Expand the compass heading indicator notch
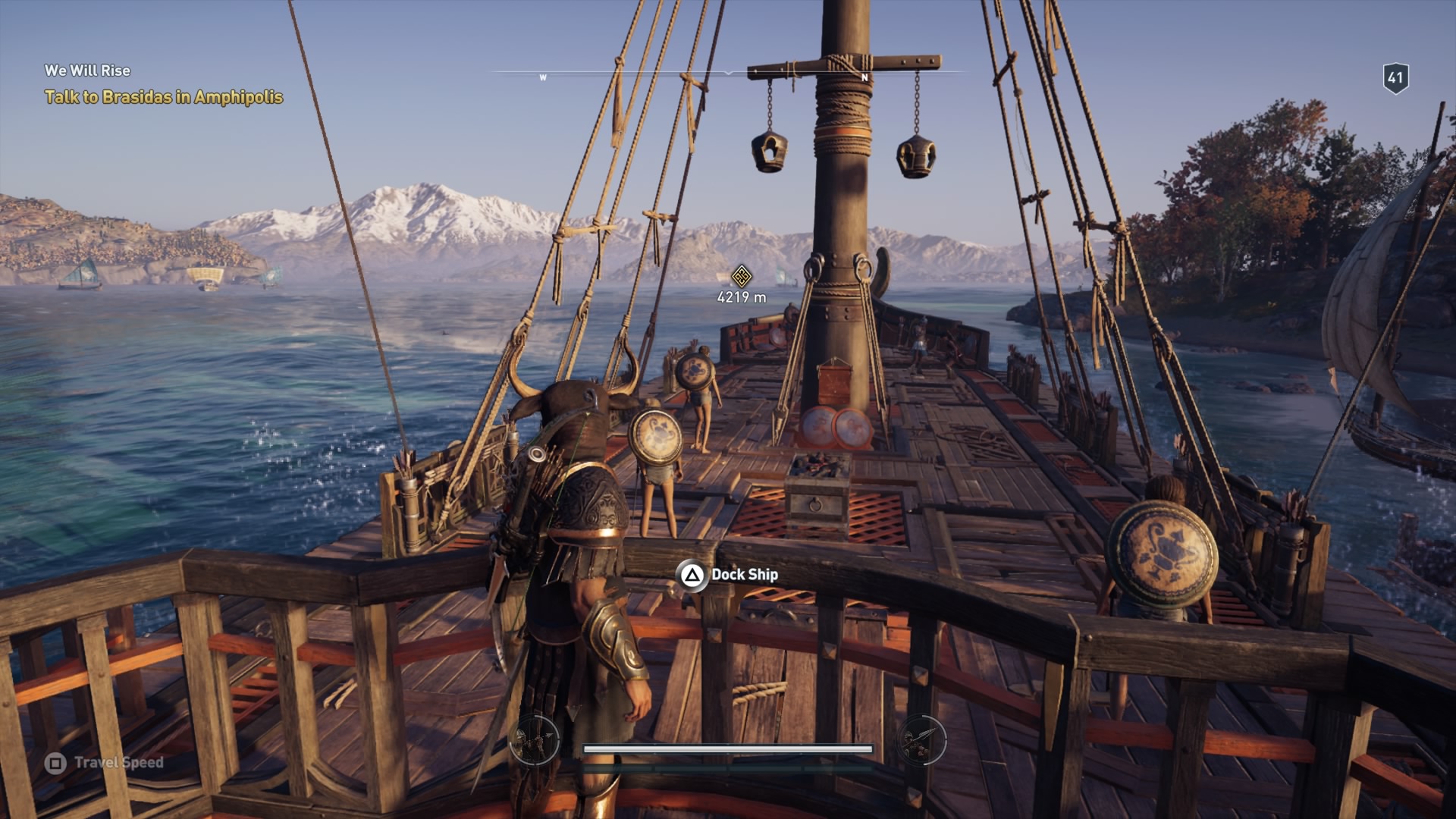This screenshot has height=819, width=1456. click(x=728, y=72)
